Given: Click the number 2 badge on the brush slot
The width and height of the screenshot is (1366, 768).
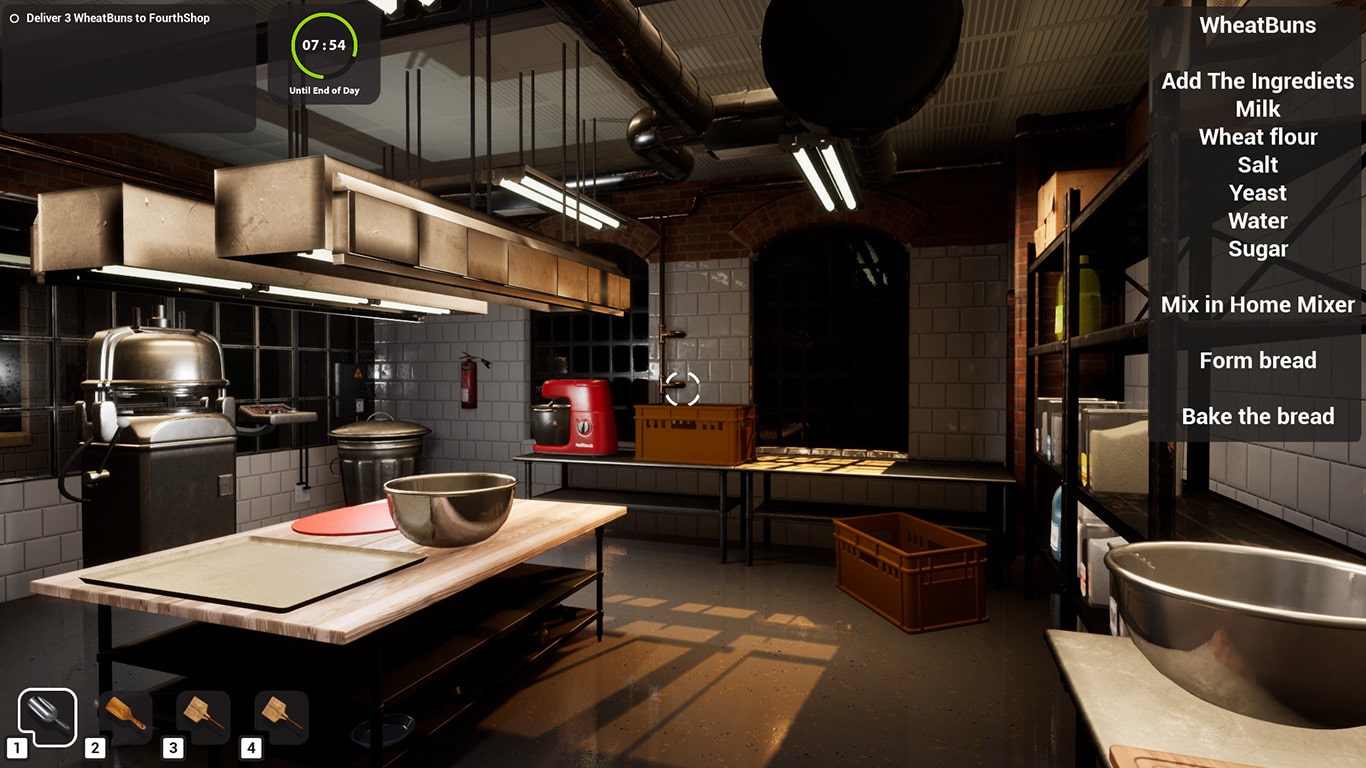Looking at the screenshot, I should pyautogui.click(x=96, y=747).
